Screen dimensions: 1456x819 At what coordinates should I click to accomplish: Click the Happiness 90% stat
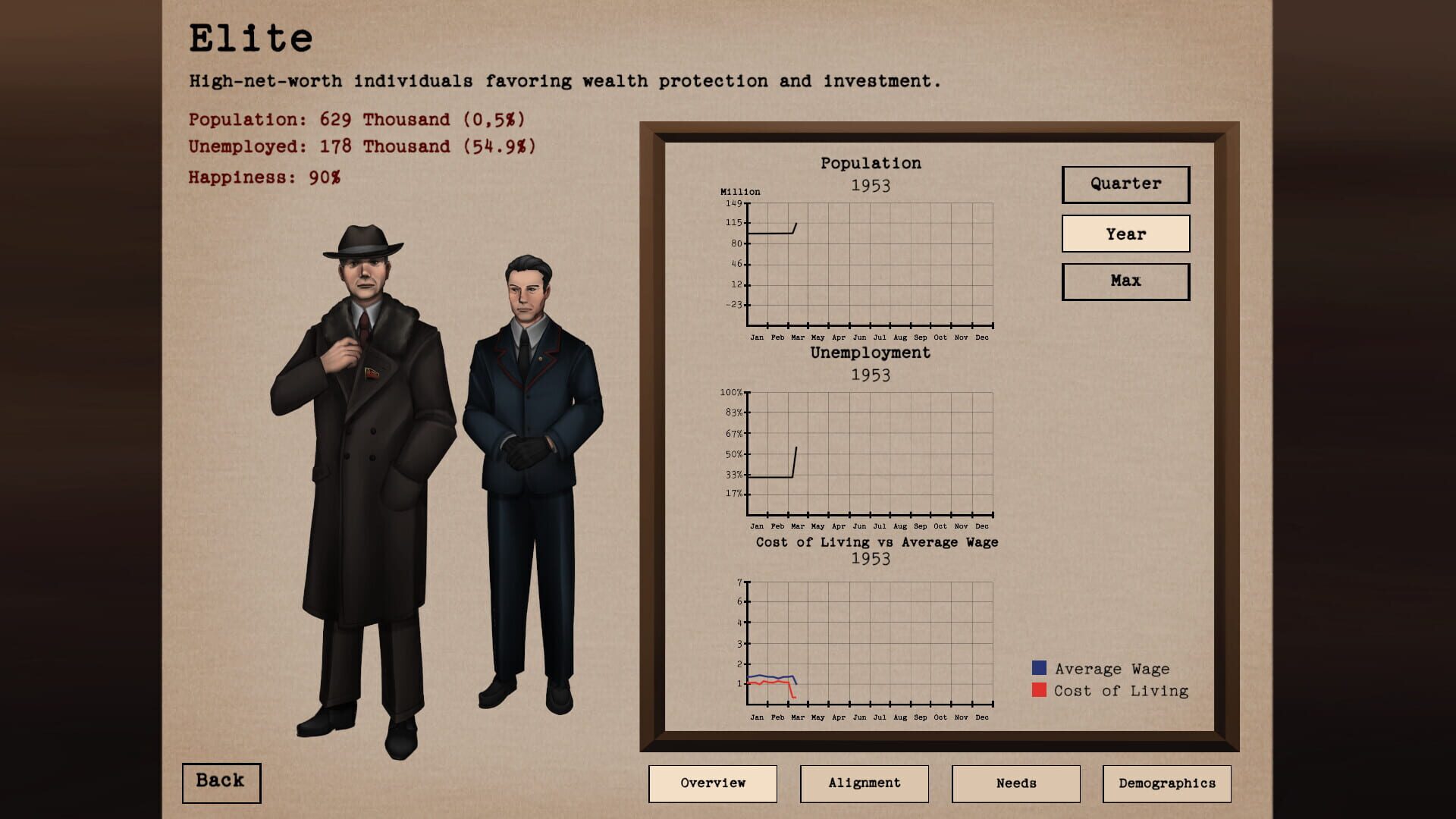pyautogui.click(x=265, y=177)
